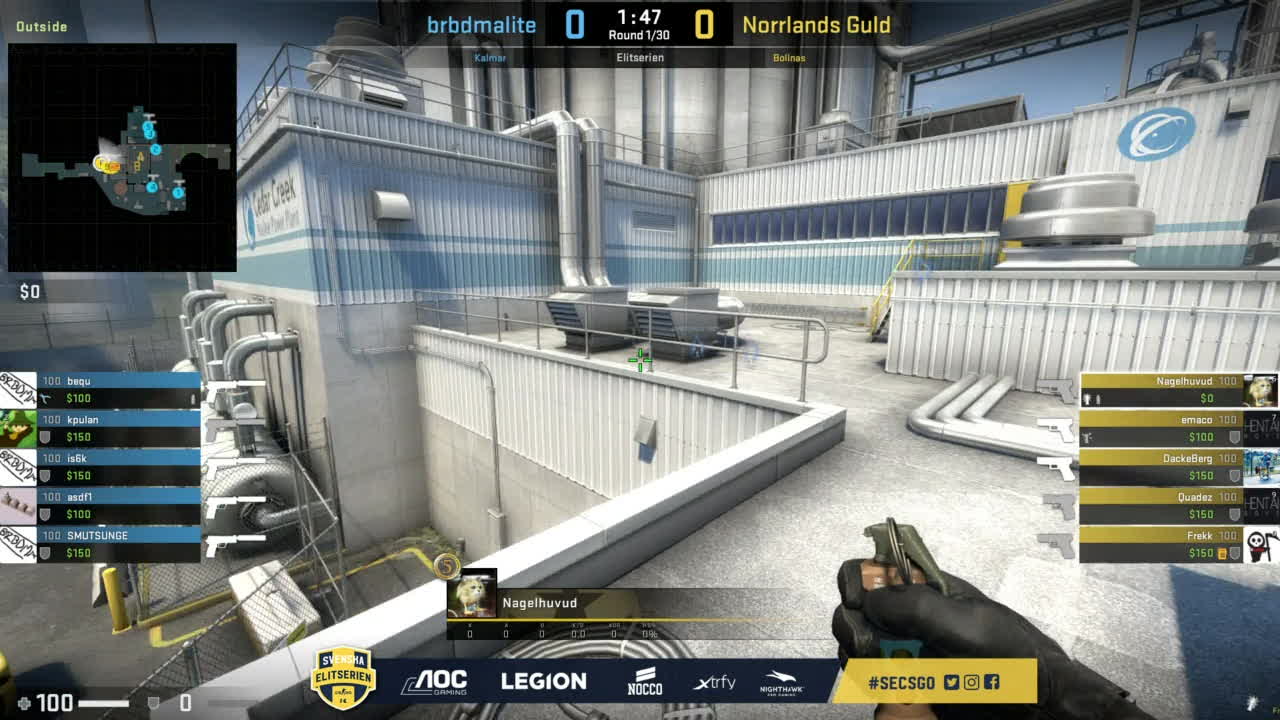This screenshot has height=720, width=1280.
Task: Click the Norrlands Guld team name
Action: pyautogui.click(x=816, y=25)
